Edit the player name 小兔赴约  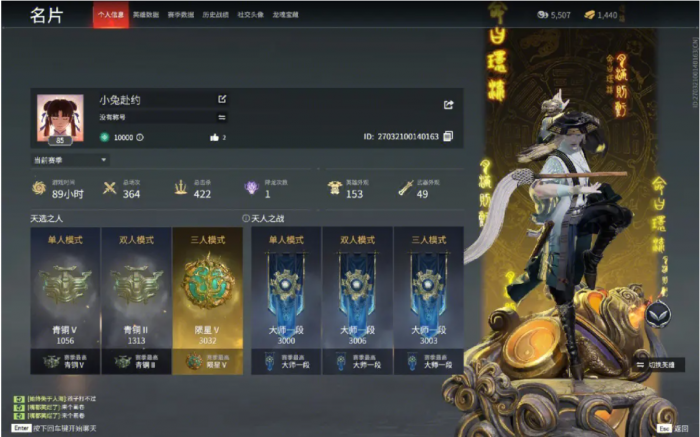(222, 100)
